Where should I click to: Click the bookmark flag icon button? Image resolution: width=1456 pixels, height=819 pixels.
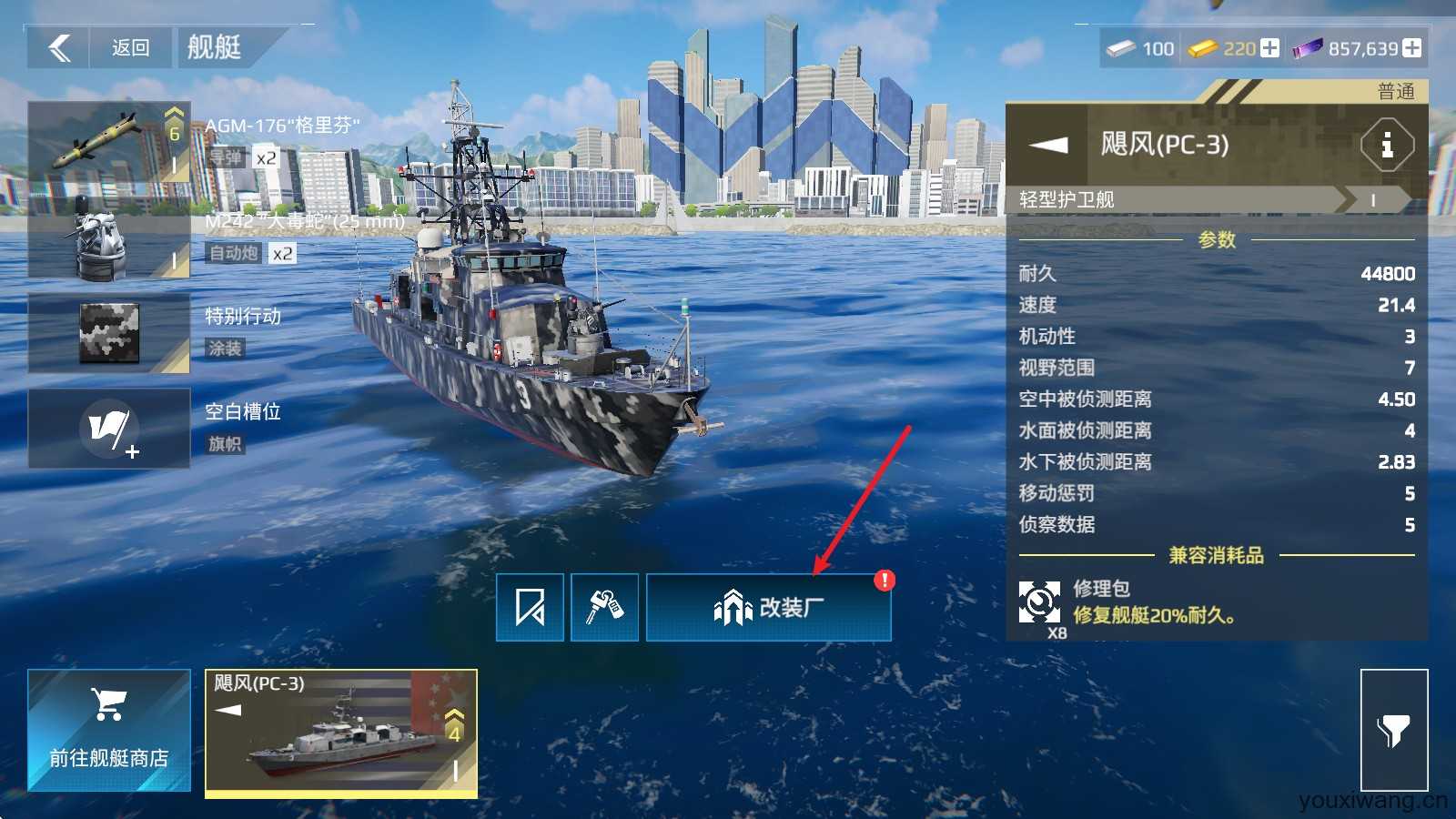pos(530,607)
